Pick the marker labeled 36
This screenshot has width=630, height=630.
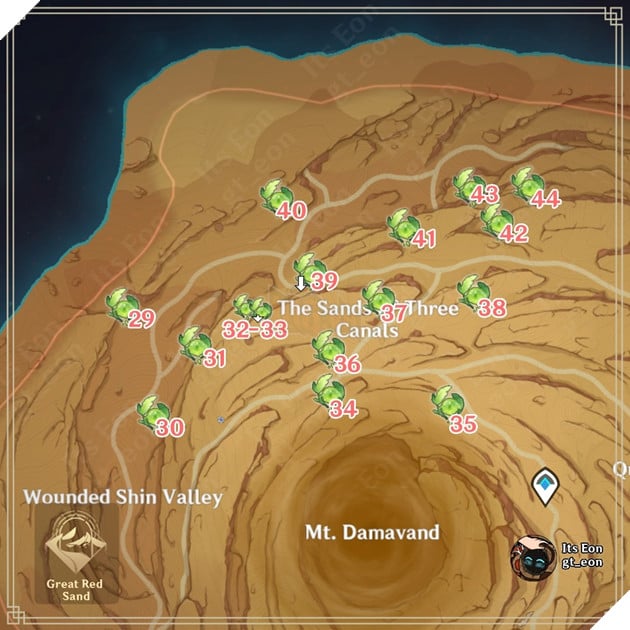coord(326,348)
